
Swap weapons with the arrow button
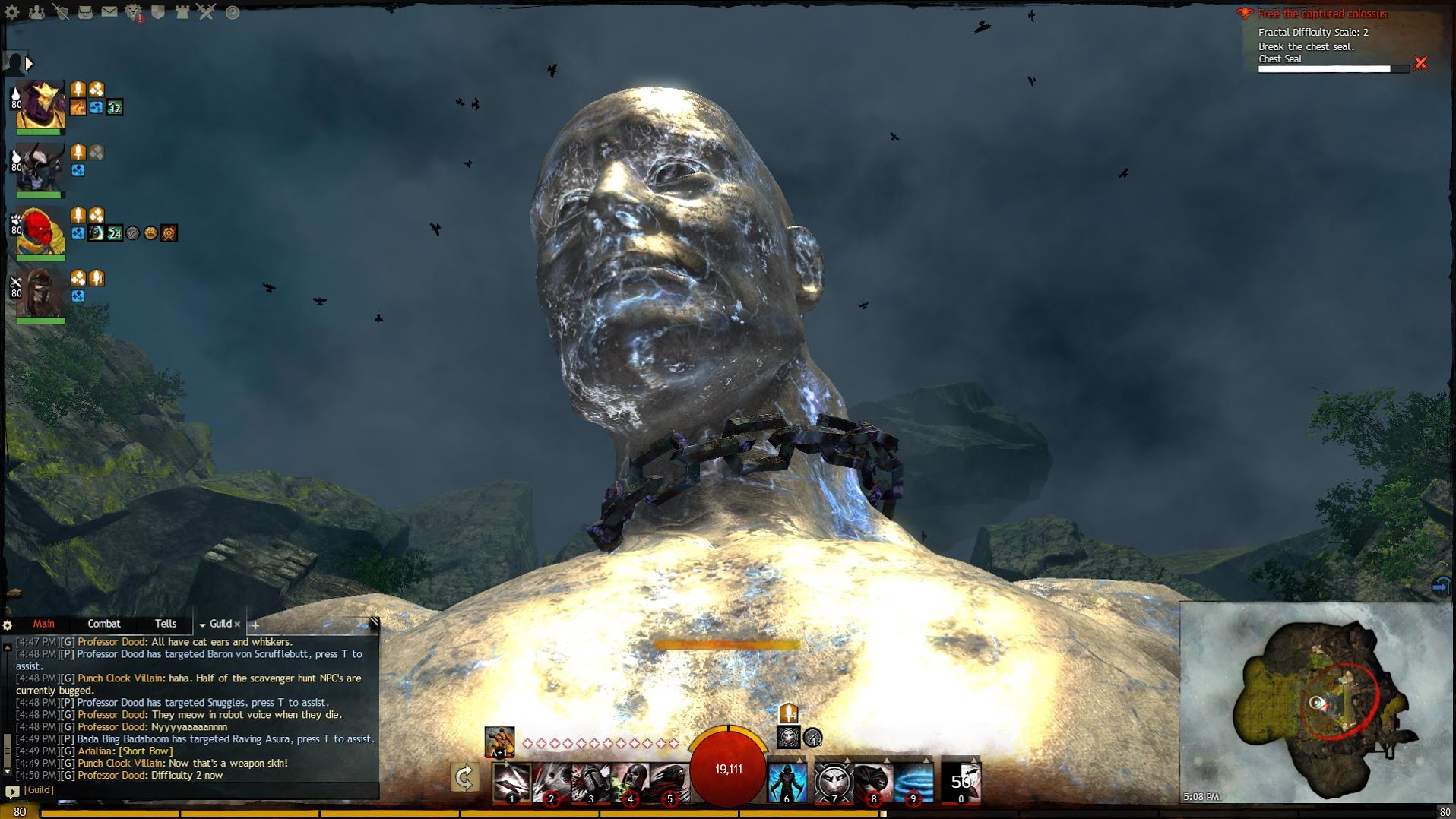[464, 777]
